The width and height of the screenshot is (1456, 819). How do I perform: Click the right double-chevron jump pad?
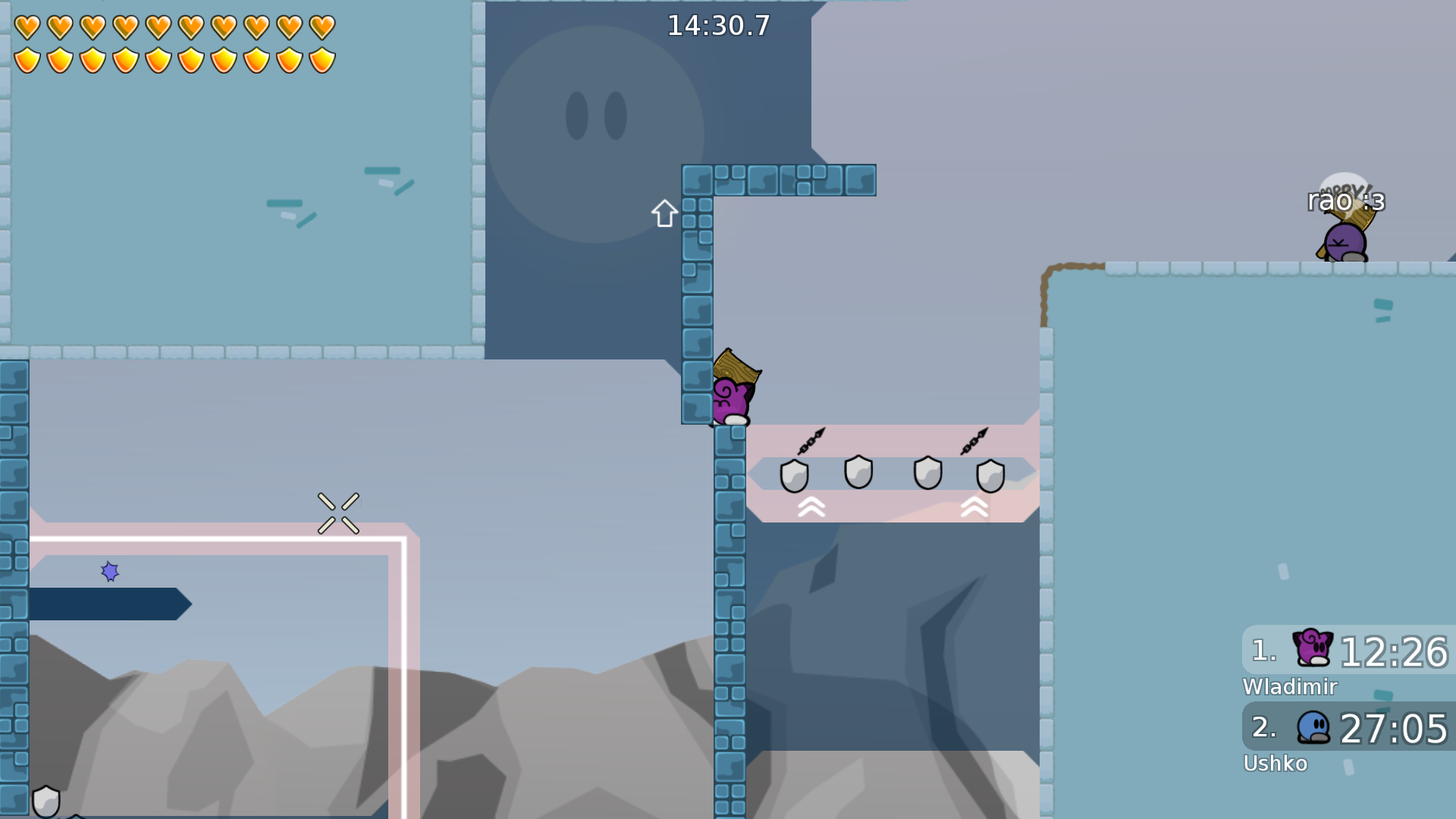[x=975, y=506]
